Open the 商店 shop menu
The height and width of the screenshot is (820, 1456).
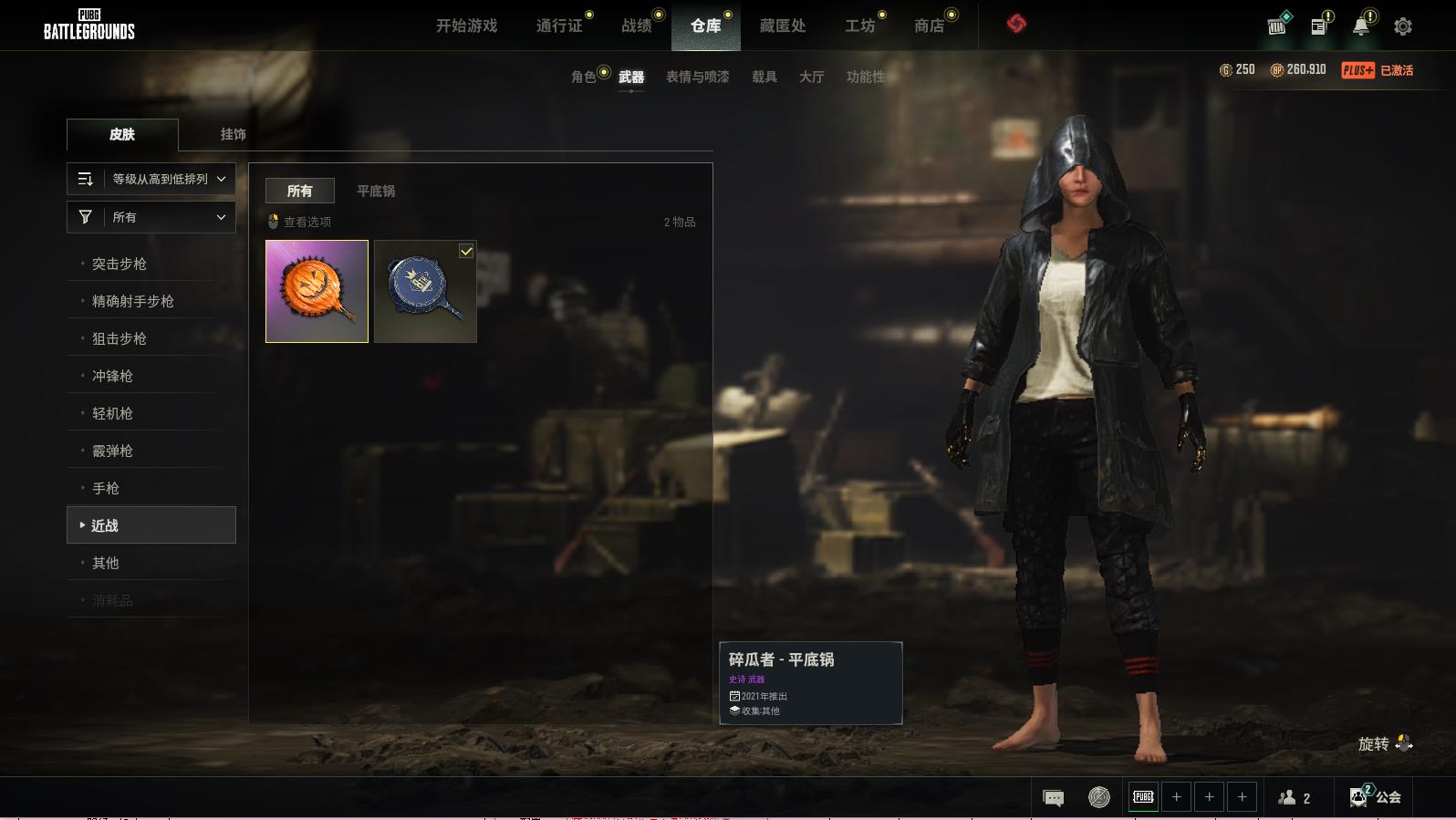pyautogui.click(x=929, y=26)
